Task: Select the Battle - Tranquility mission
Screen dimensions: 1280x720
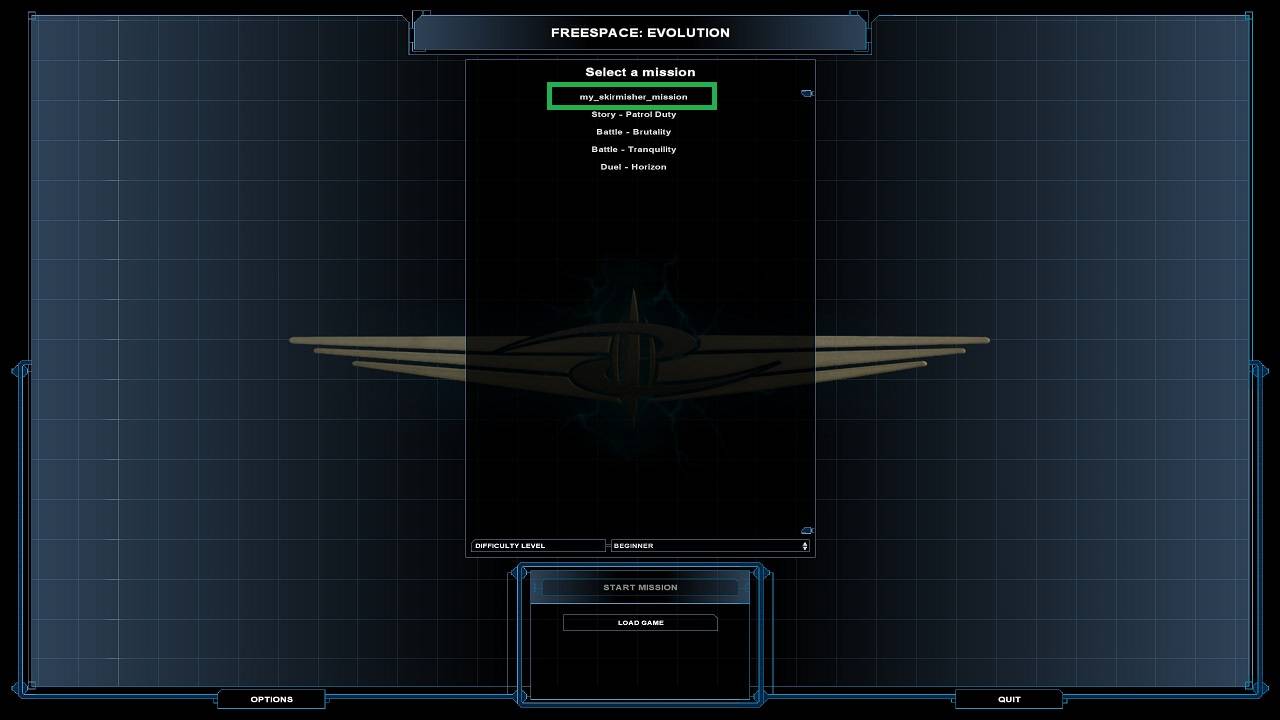Action: [x=634, y=149]
